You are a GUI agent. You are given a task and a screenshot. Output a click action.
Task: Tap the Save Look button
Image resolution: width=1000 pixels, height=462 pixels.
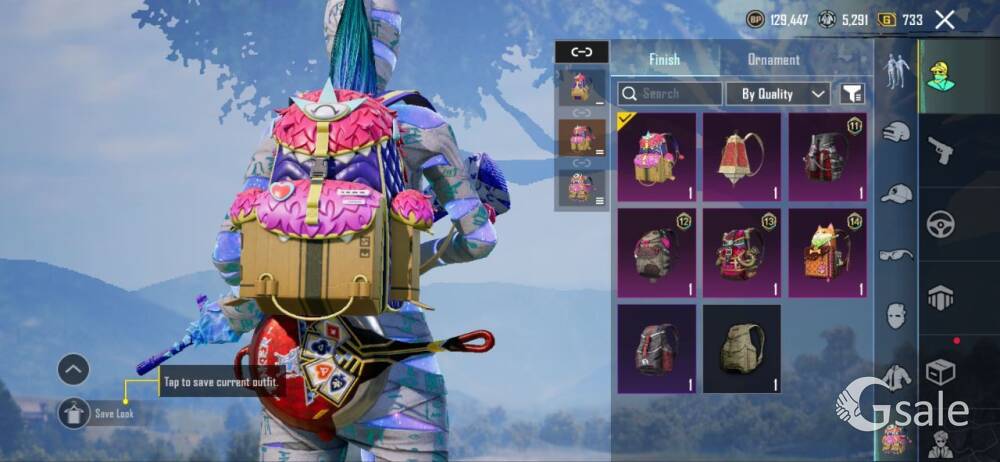point(74,412)
